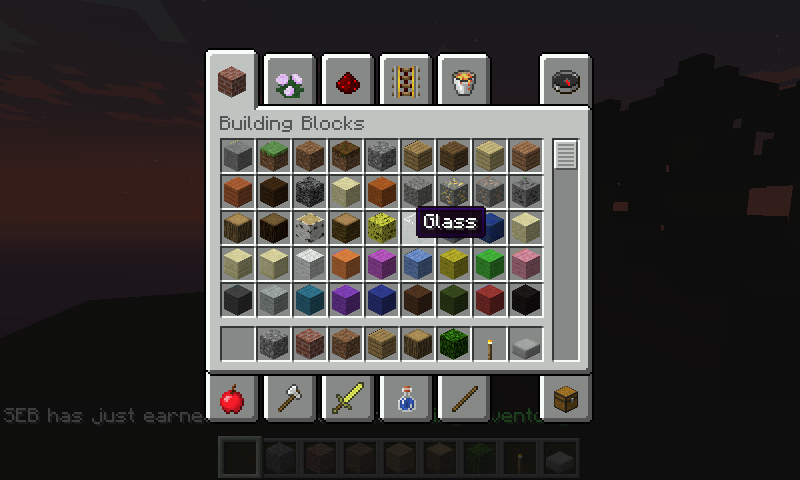
Task: Switch to the Foodstuffs apple tab
Action: (x=233, y=399)
